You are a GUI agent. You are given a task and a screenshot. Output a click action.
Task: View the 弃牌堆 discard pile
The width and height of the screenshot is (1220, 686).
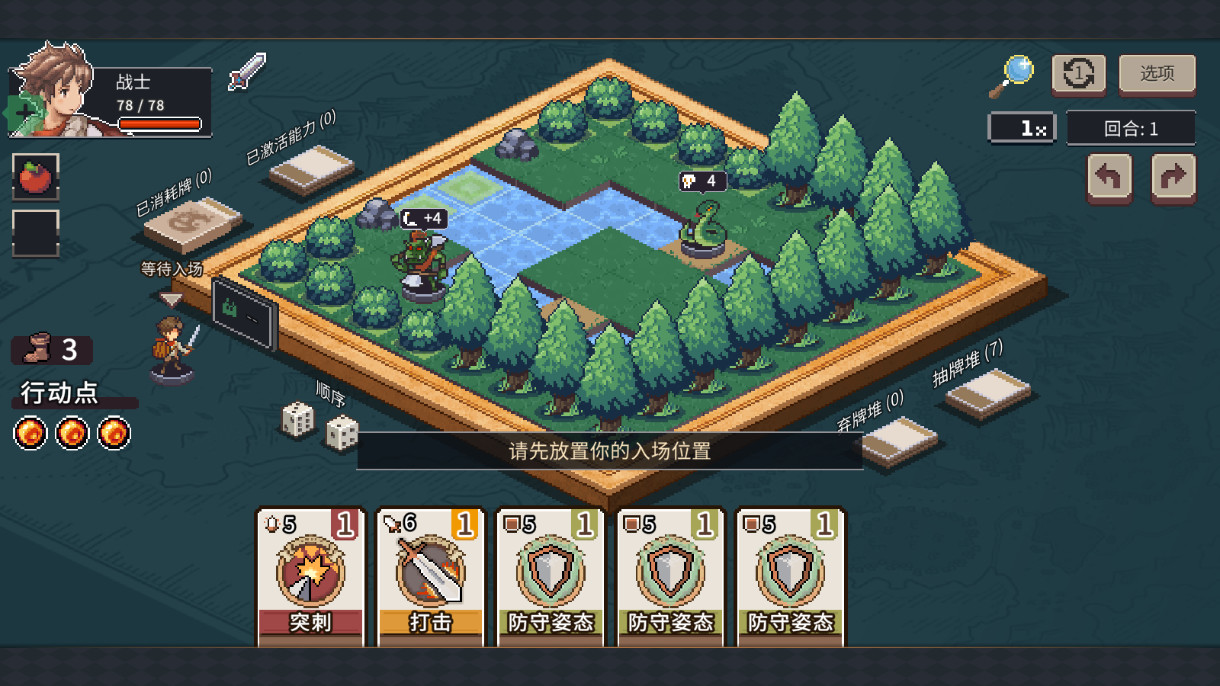(x=899, y=440)
